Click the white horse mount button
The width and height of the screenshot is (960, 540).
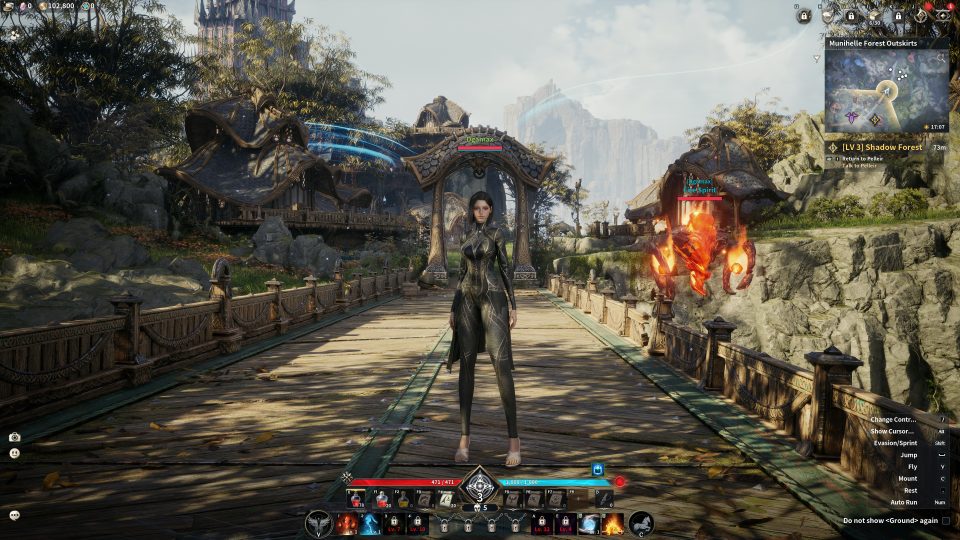click(640, 523)
